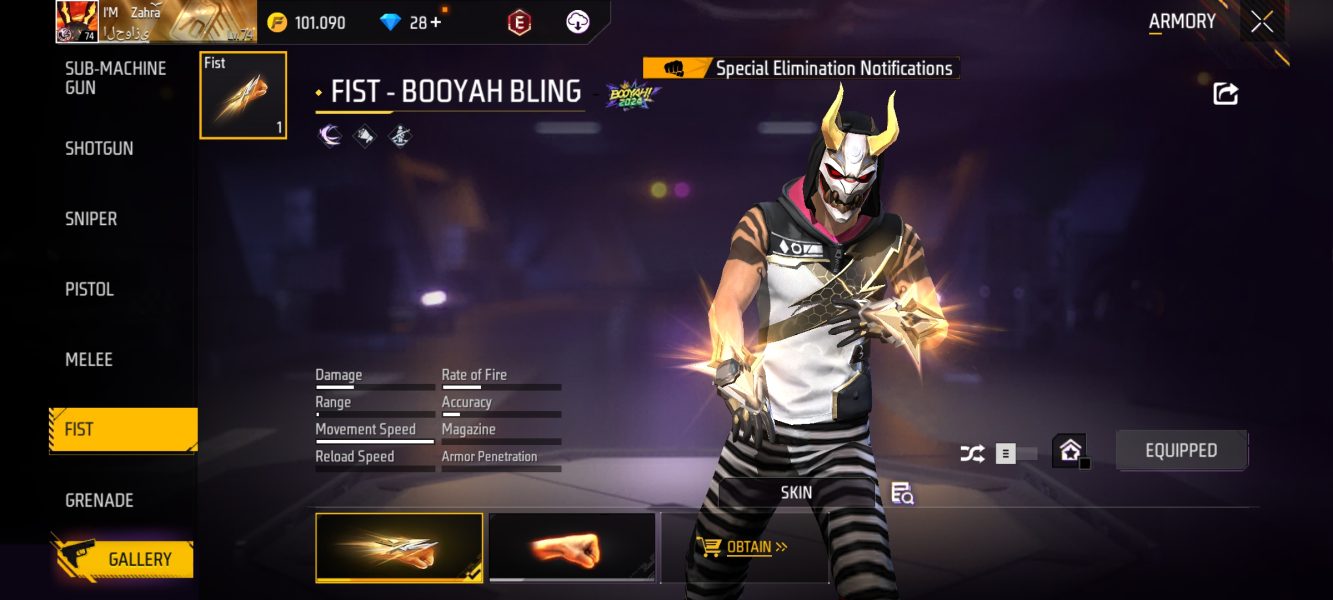Open the Shotgun weapon category
The image size is (1333, 600).
click(x=99, y=148)
